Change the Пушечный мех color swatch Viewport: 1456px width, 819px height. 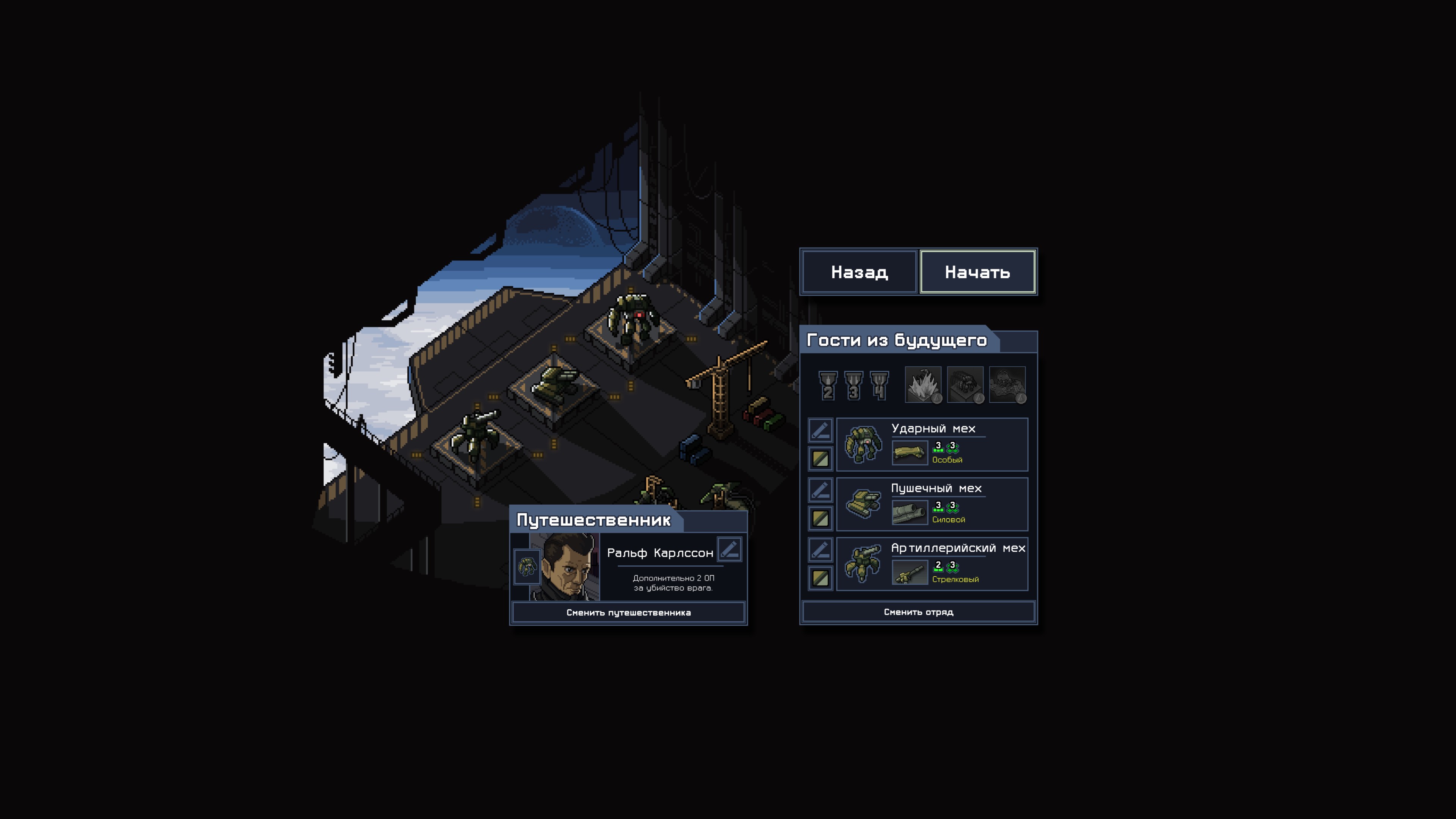(820, 518)
